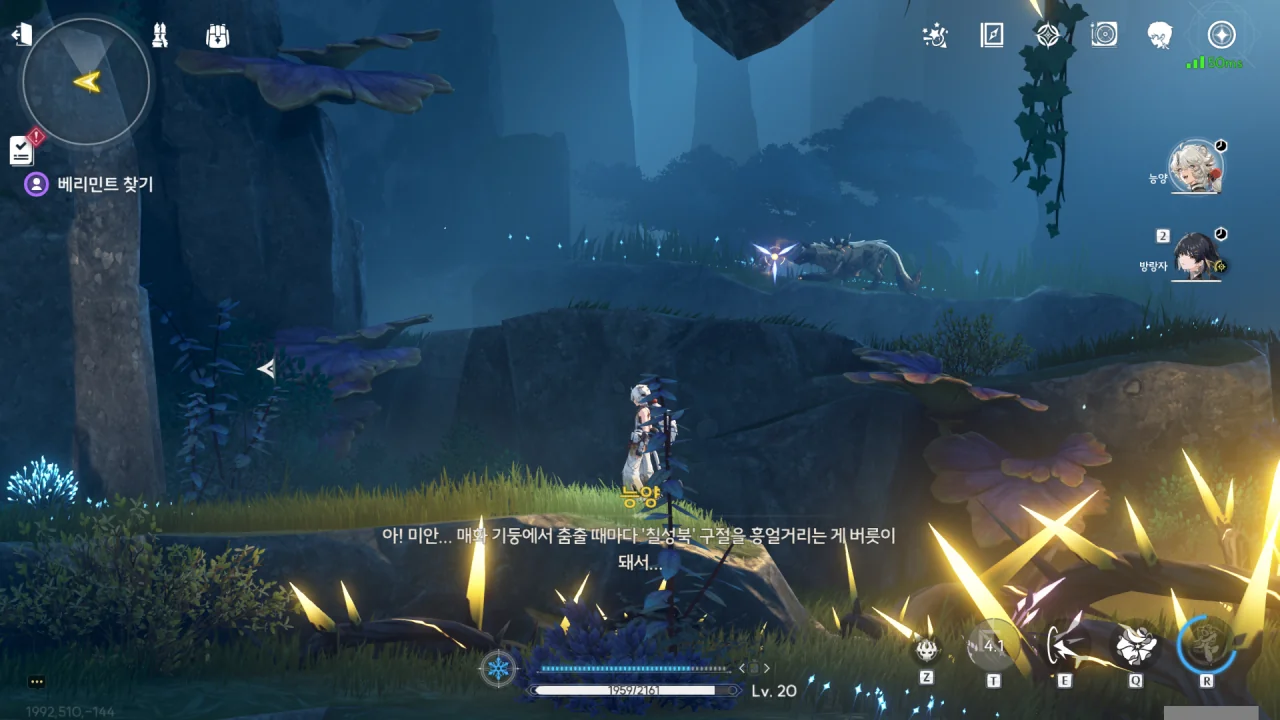Open the events icon with stars
Screen dimensions: 1280x720
935,36
